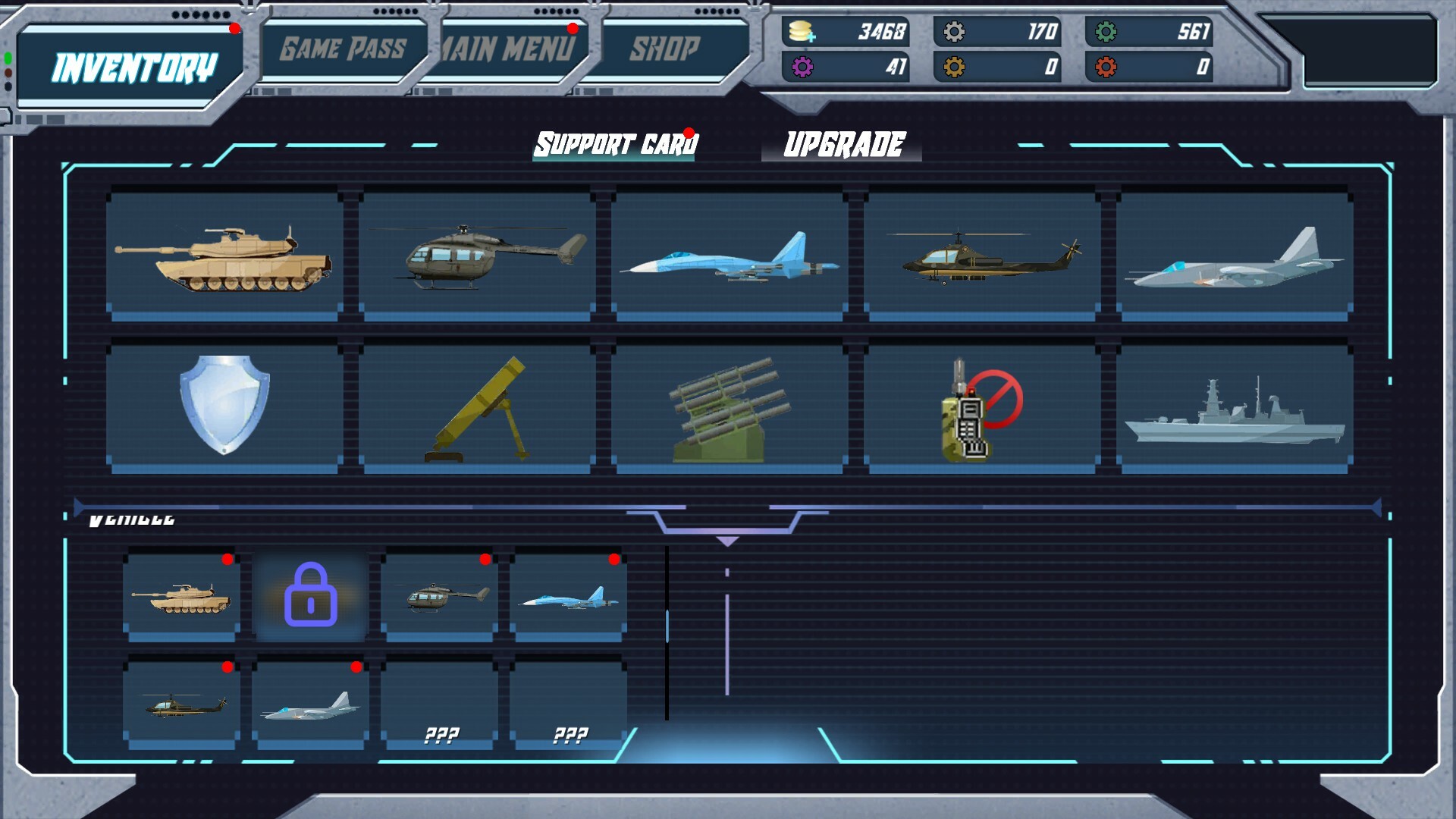The width and height of the screenshot is (1456, 819).
Task: Open the Support Card tab
Action: click(616, 142)
